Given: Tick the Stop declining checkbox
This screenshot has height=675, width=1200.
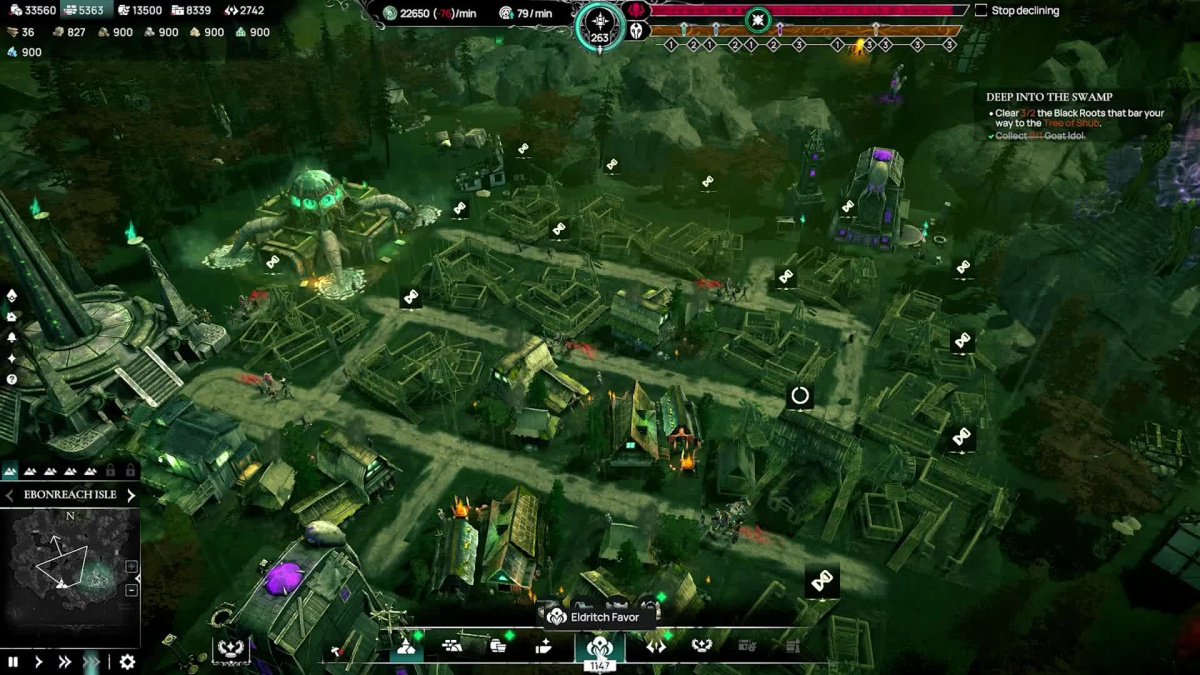Looking at the screenshot, I should tap(981, 11).
